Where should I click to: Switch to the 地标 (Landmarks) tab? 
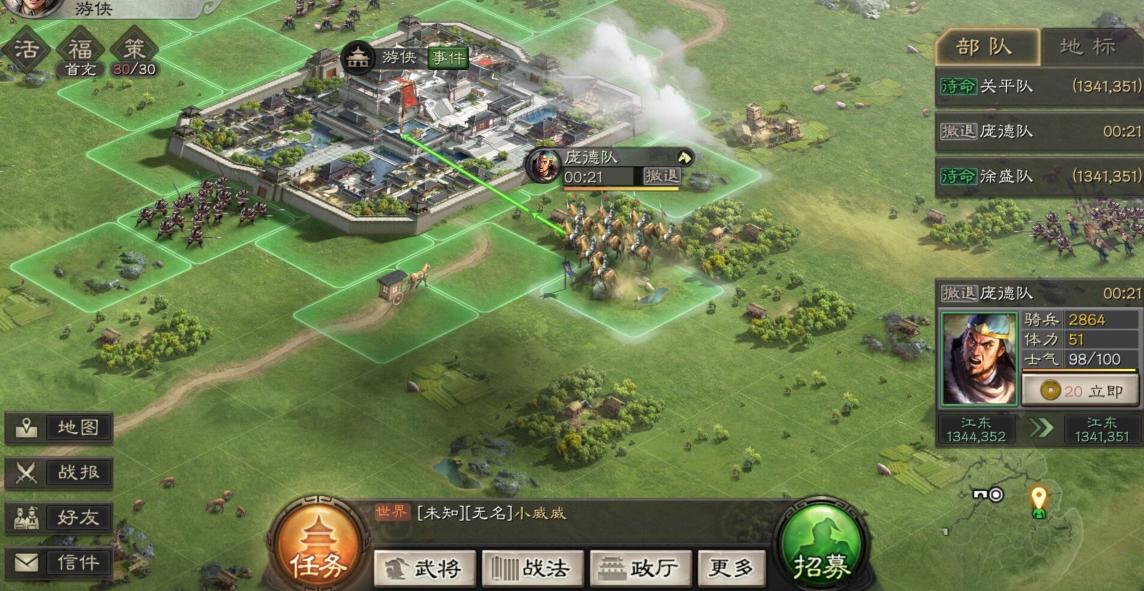coord(1088,47)
